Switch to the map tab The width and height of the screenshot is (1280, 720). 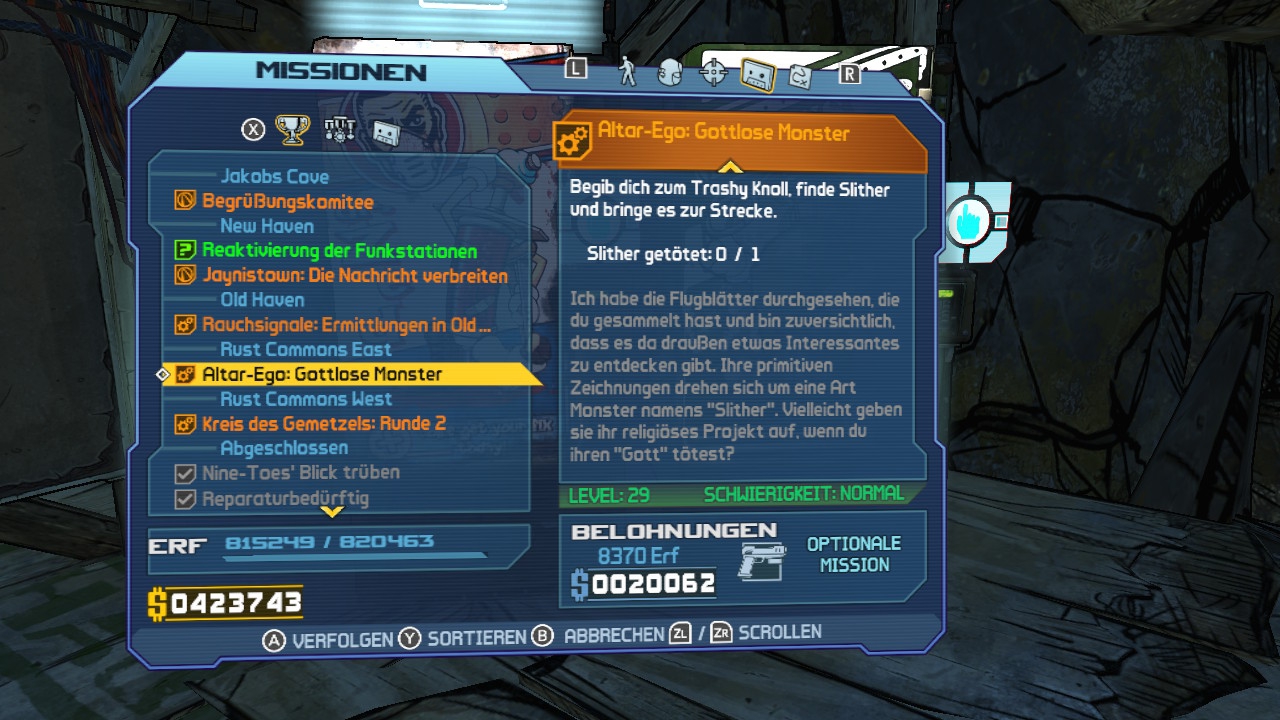tap(800, 75)
